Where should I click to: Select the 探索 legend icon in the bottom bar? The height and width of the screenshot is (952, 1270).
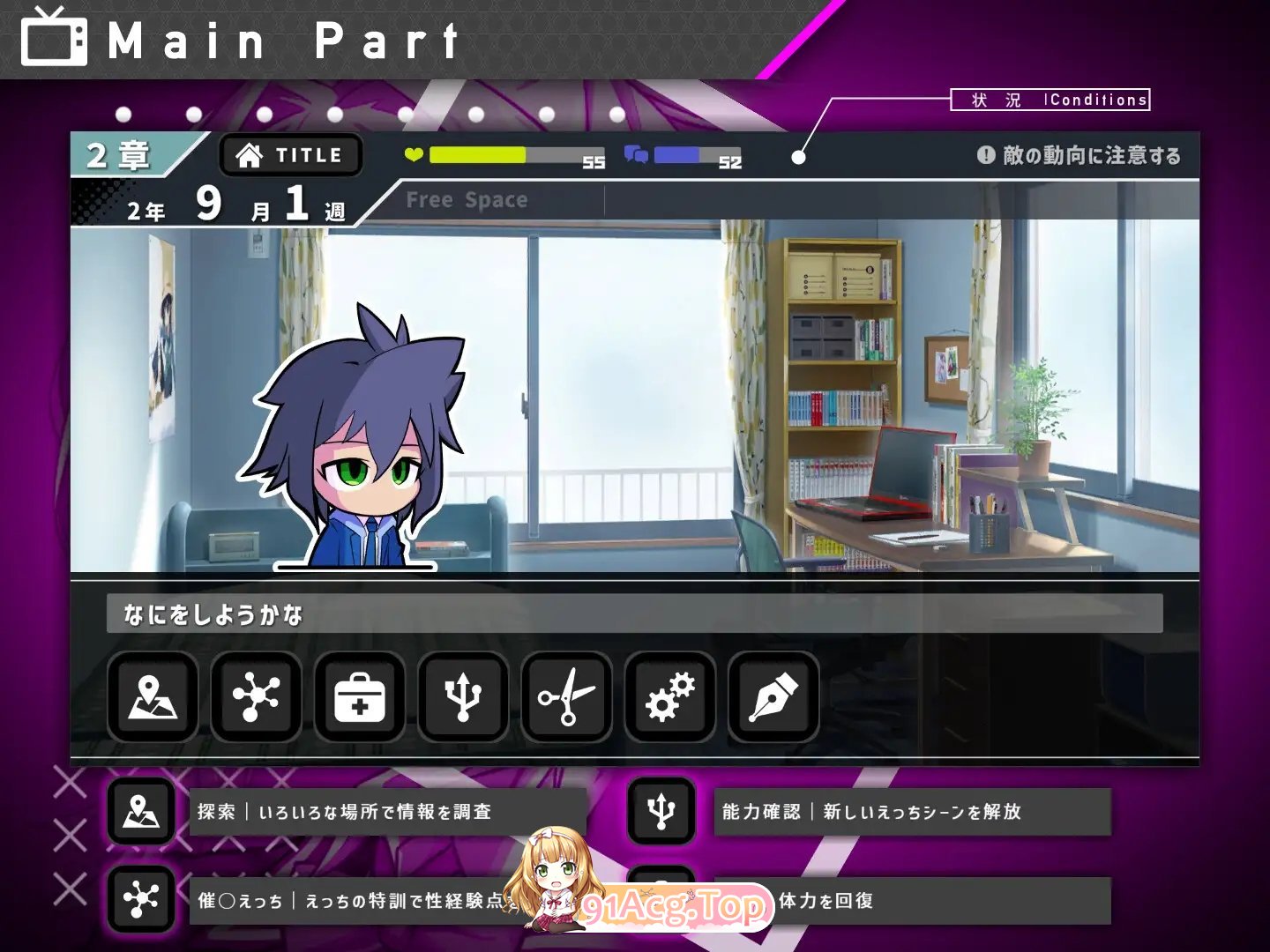(x=141, y=812)
